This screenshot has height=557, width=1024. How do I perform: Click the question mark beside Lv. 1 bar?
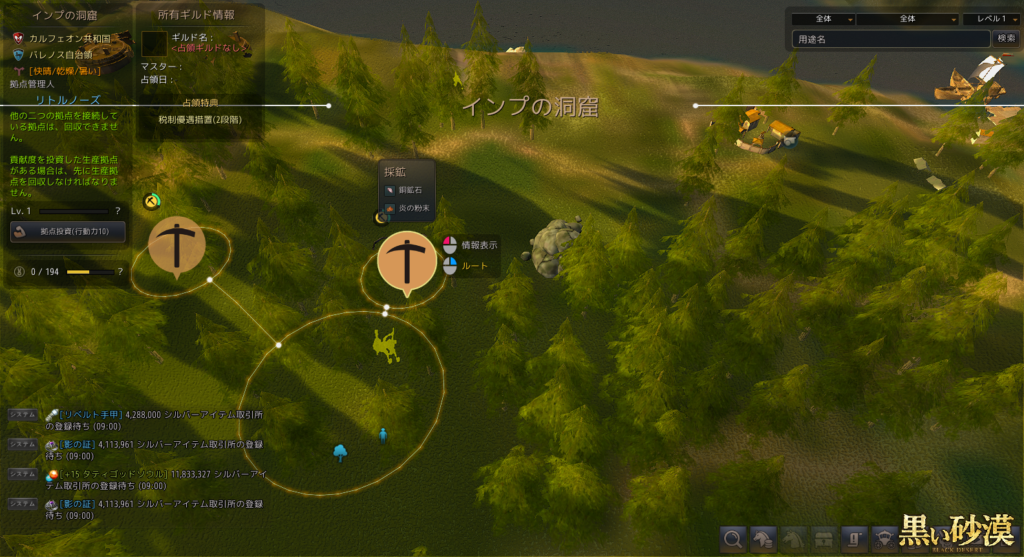pyautogui.click(x=118, y=211)
